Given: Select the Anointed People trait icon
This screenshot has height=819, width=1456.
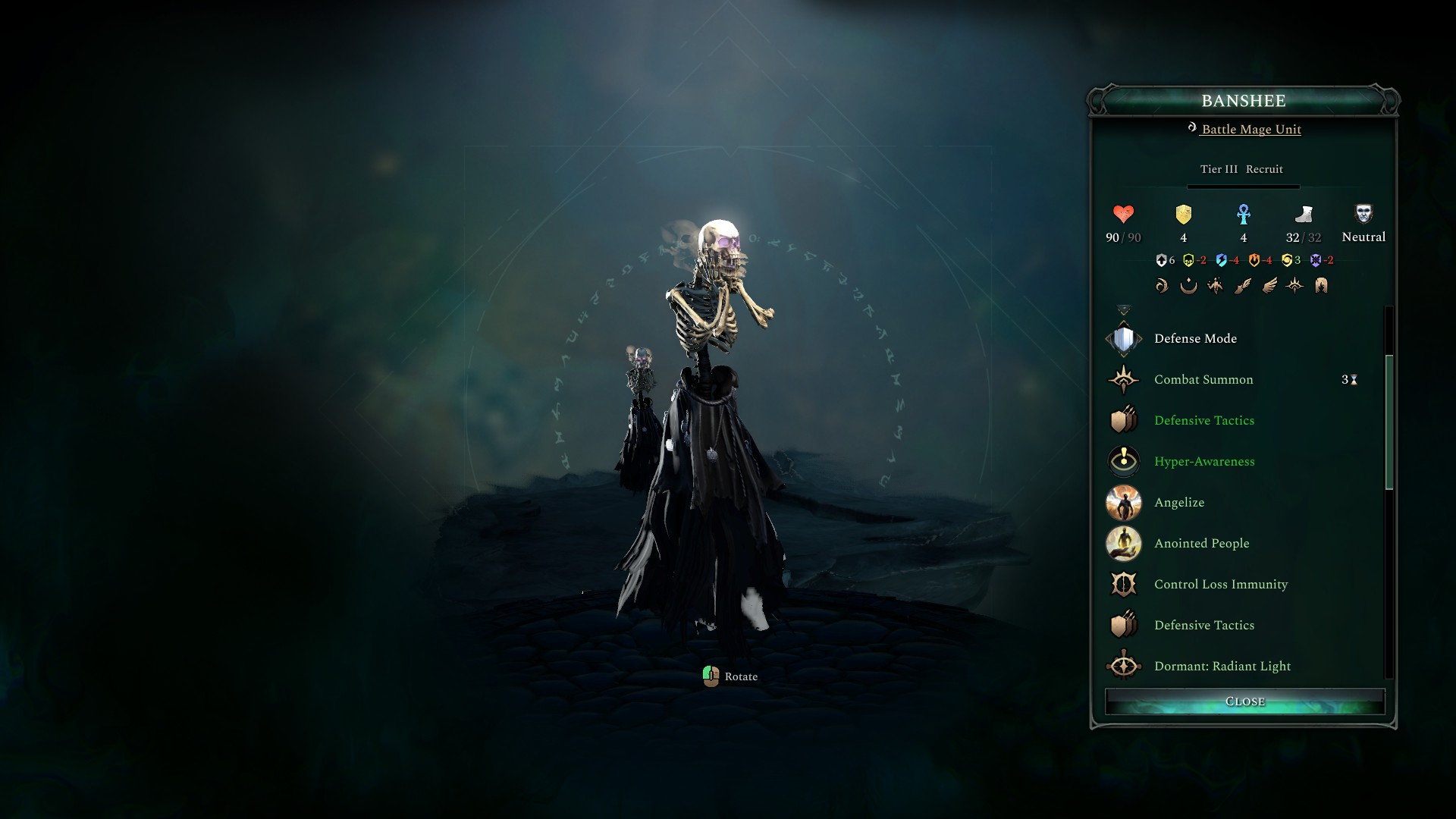Looking at the screenshot, I should (1123, 543).
